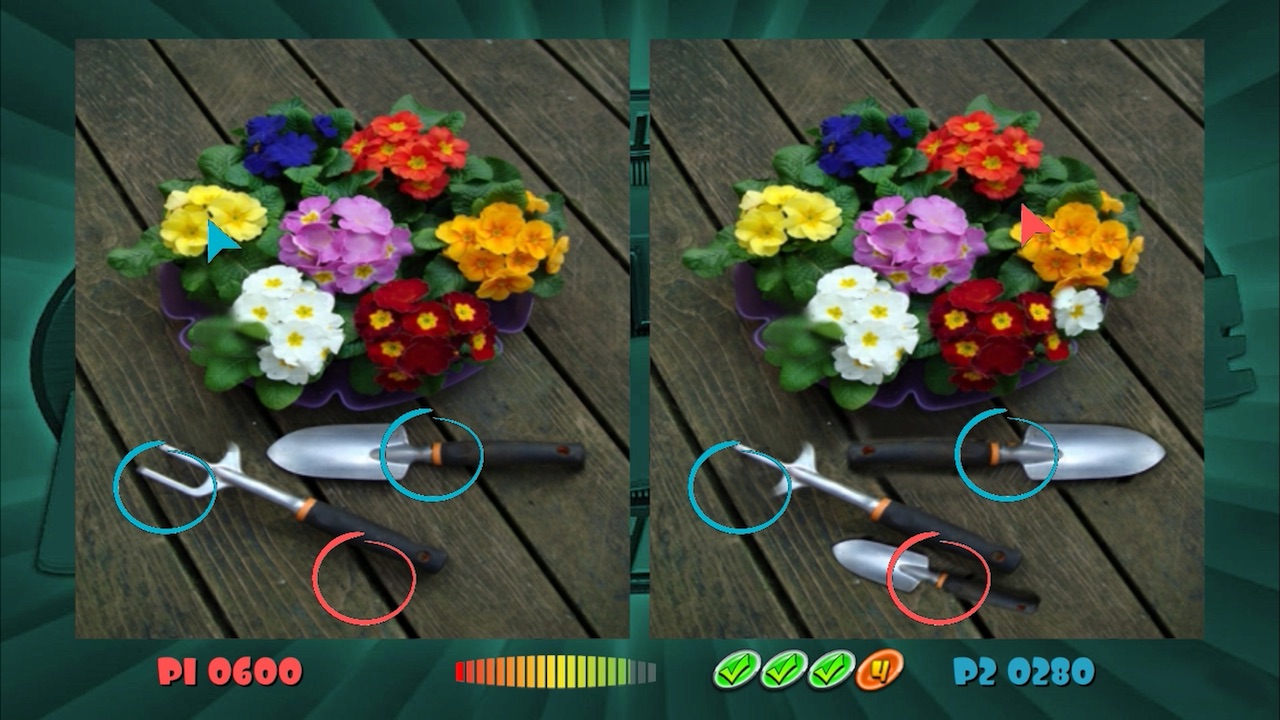
Task: Click the blue Player 2 cursor arrow
Action: tap(220, 240)
